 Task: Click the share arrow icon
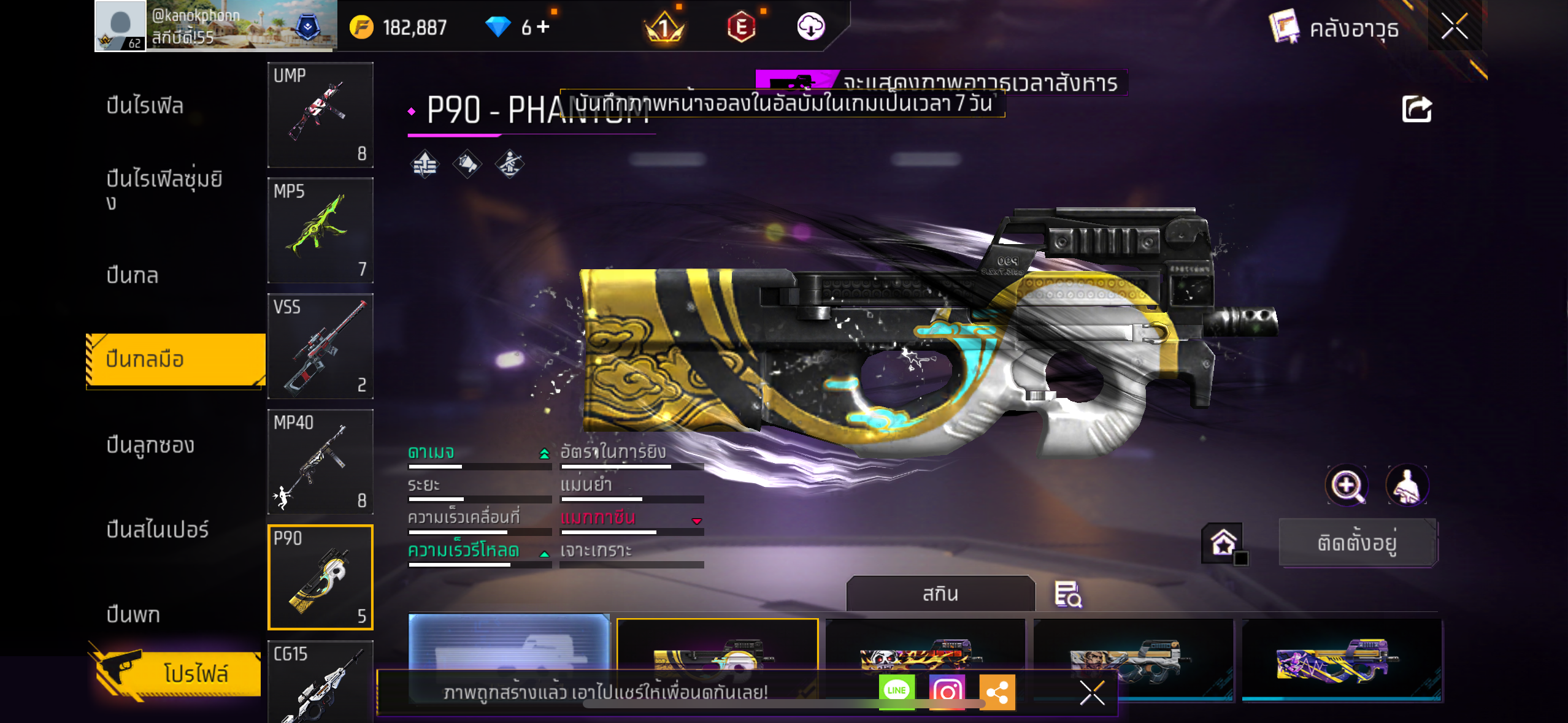[x=1416, y=109]
